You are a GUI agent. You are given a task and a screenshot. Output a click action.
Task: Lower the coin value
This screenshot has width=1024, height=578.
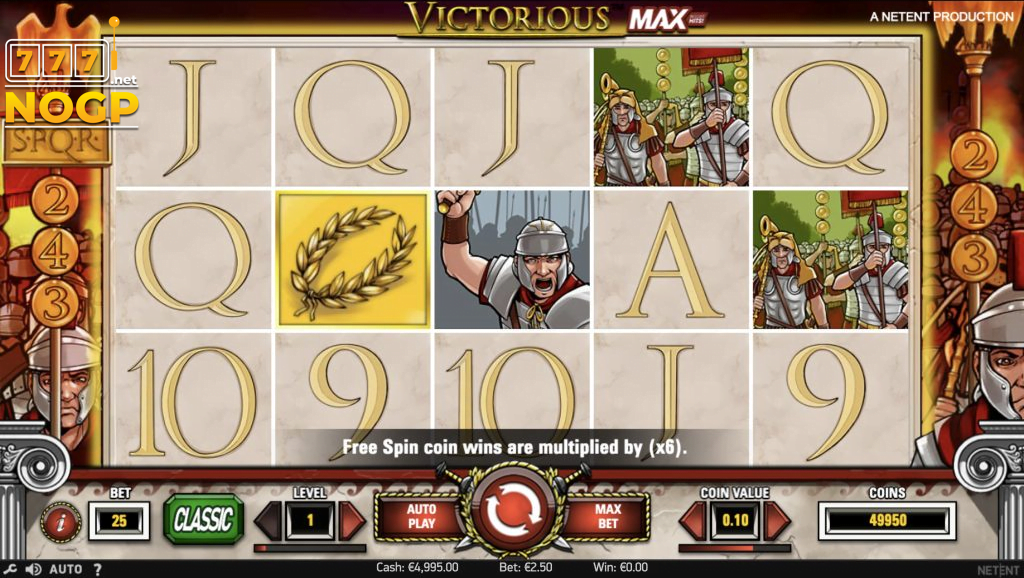click(692, 520)
